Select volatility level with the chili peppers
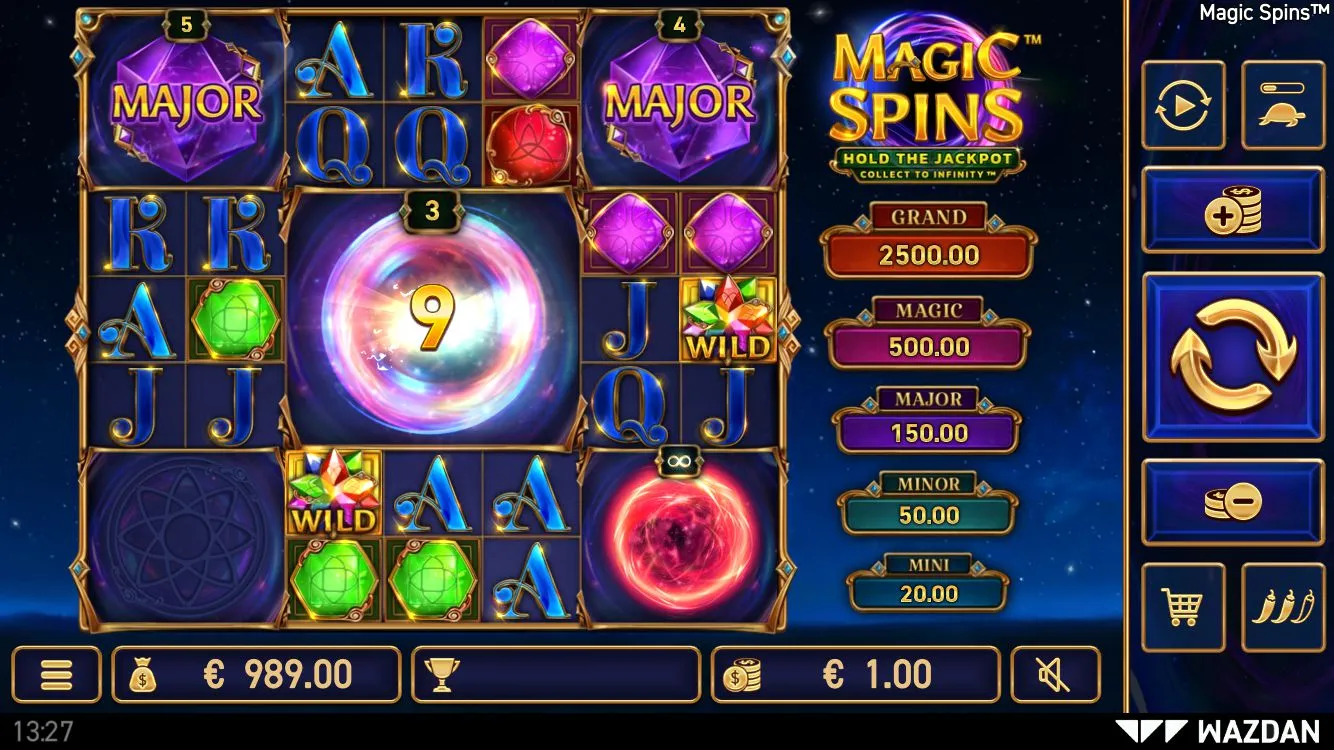 tap(1282, 606)
